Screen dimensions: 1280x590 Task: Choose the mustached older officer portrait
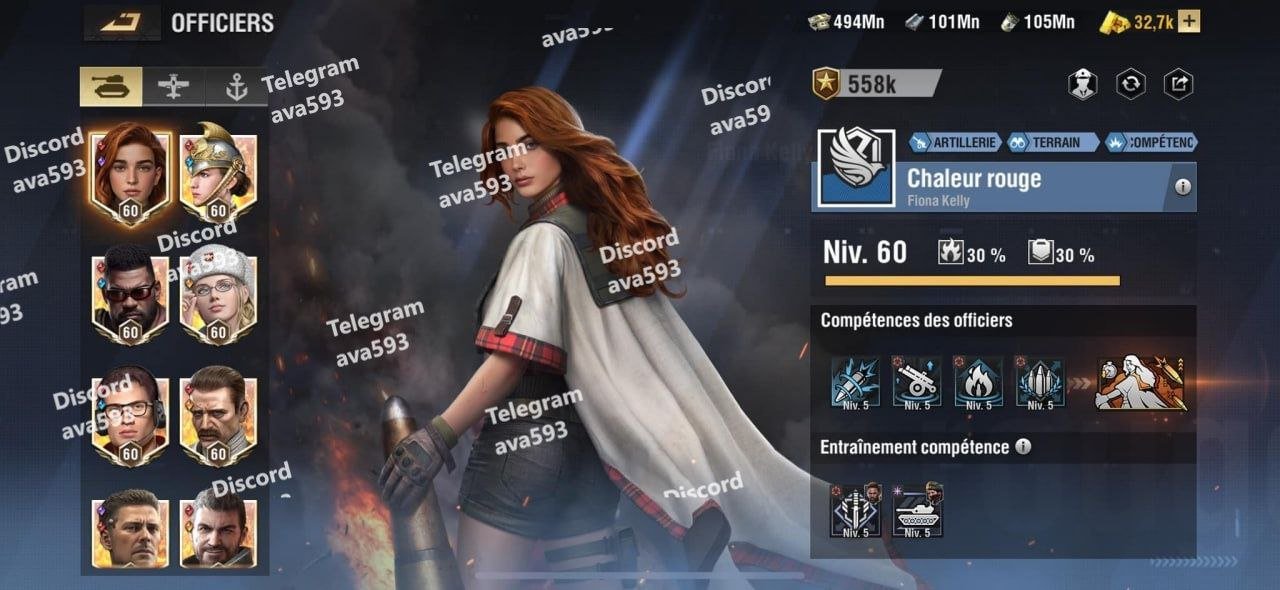point(218,418)
